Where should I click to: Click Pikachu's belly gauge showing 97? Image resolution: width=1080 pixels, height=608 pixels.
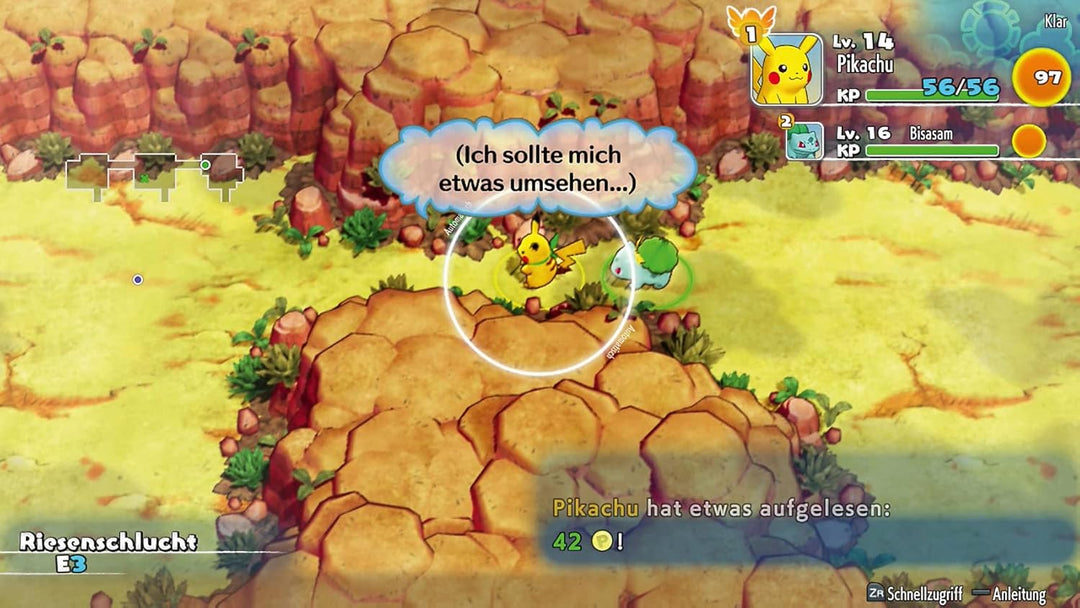[x=1042, y=77]
